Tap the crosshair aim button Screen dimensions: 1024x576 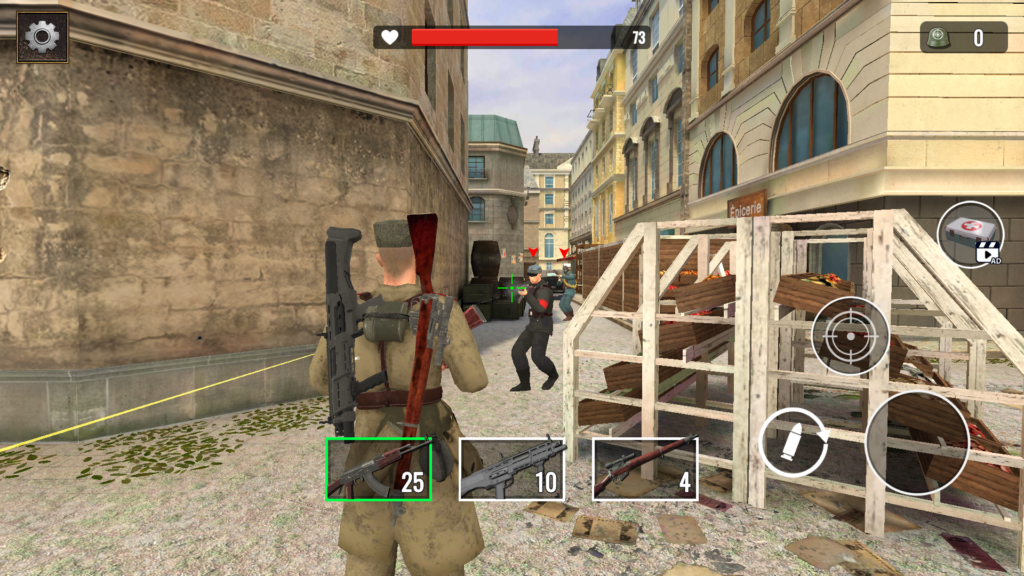850,337
